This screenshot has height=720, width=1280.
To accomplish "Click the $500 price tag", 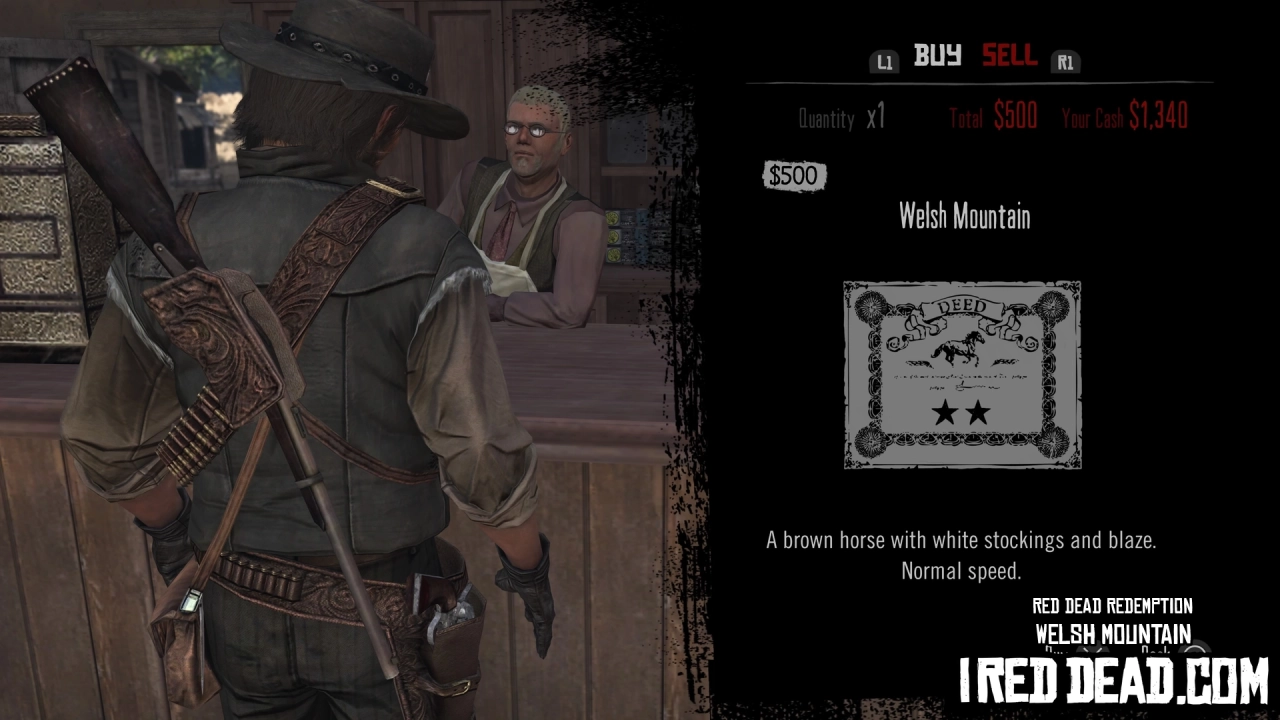I will [794, 175].
